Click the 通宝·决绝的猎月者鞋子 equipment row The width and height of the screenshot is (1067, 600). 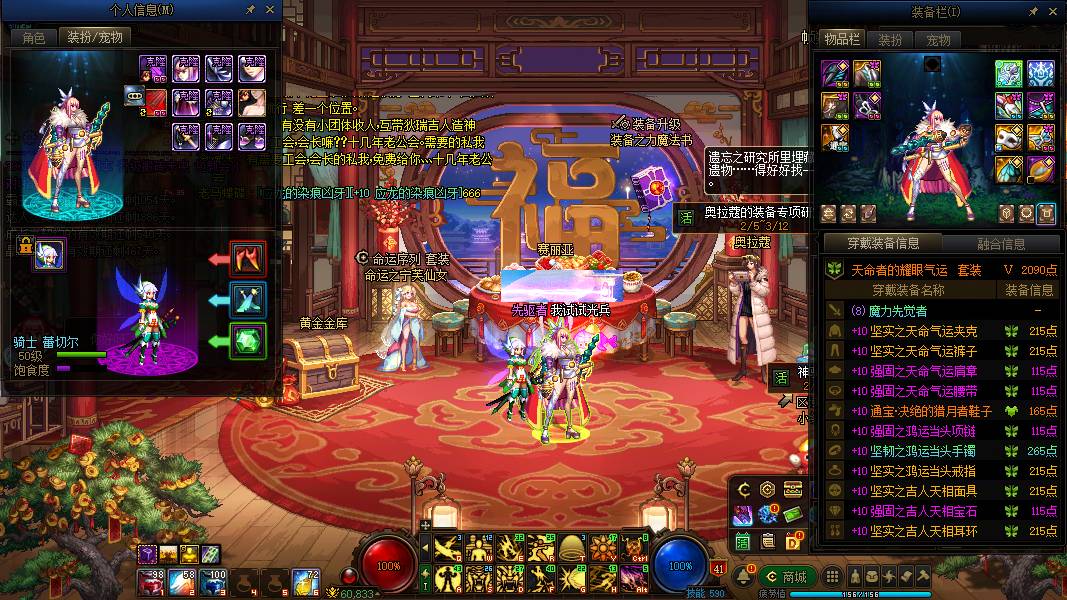click(914, 411)
